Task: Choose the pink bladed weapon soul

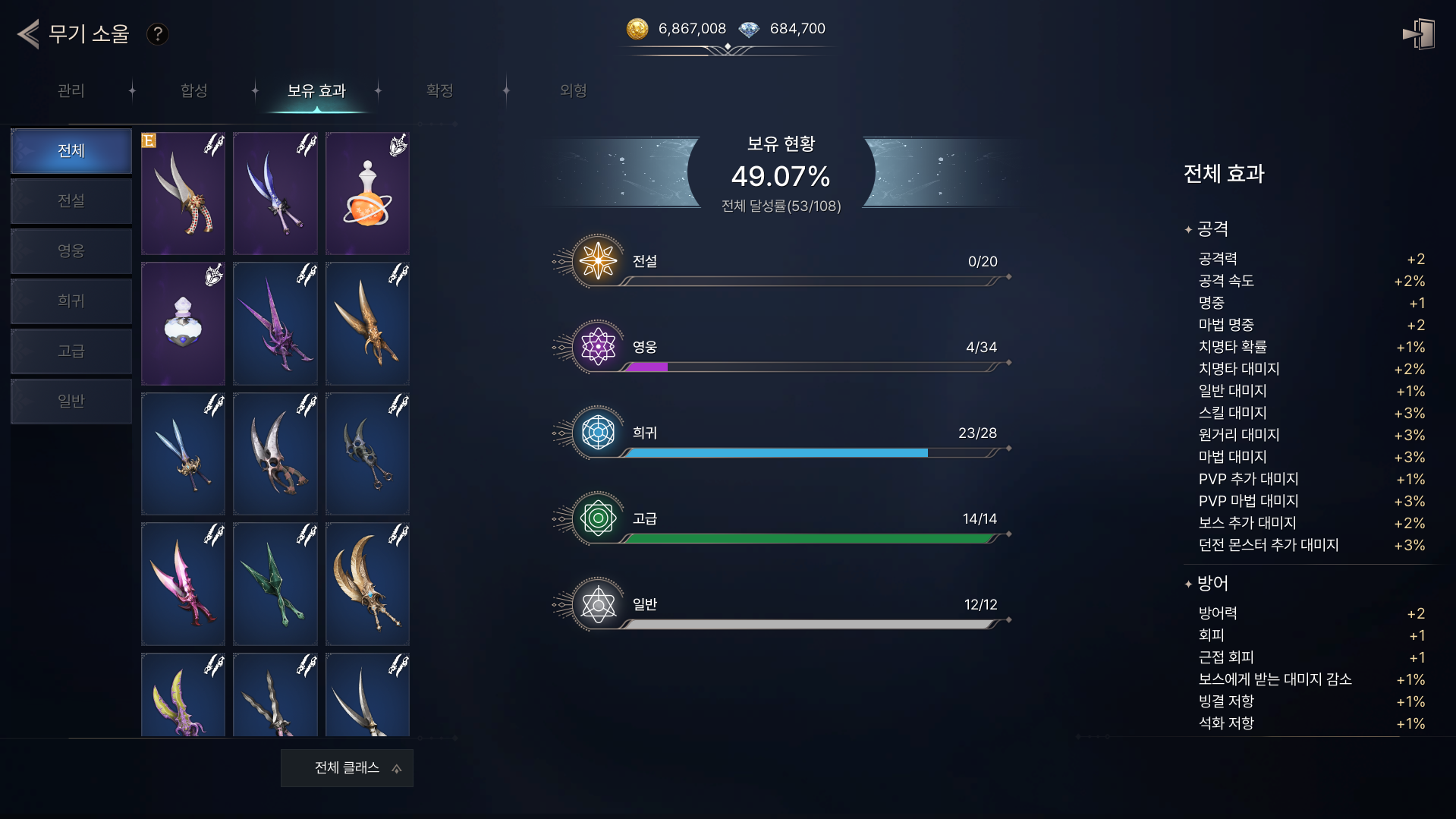Action: pos(183,584)
